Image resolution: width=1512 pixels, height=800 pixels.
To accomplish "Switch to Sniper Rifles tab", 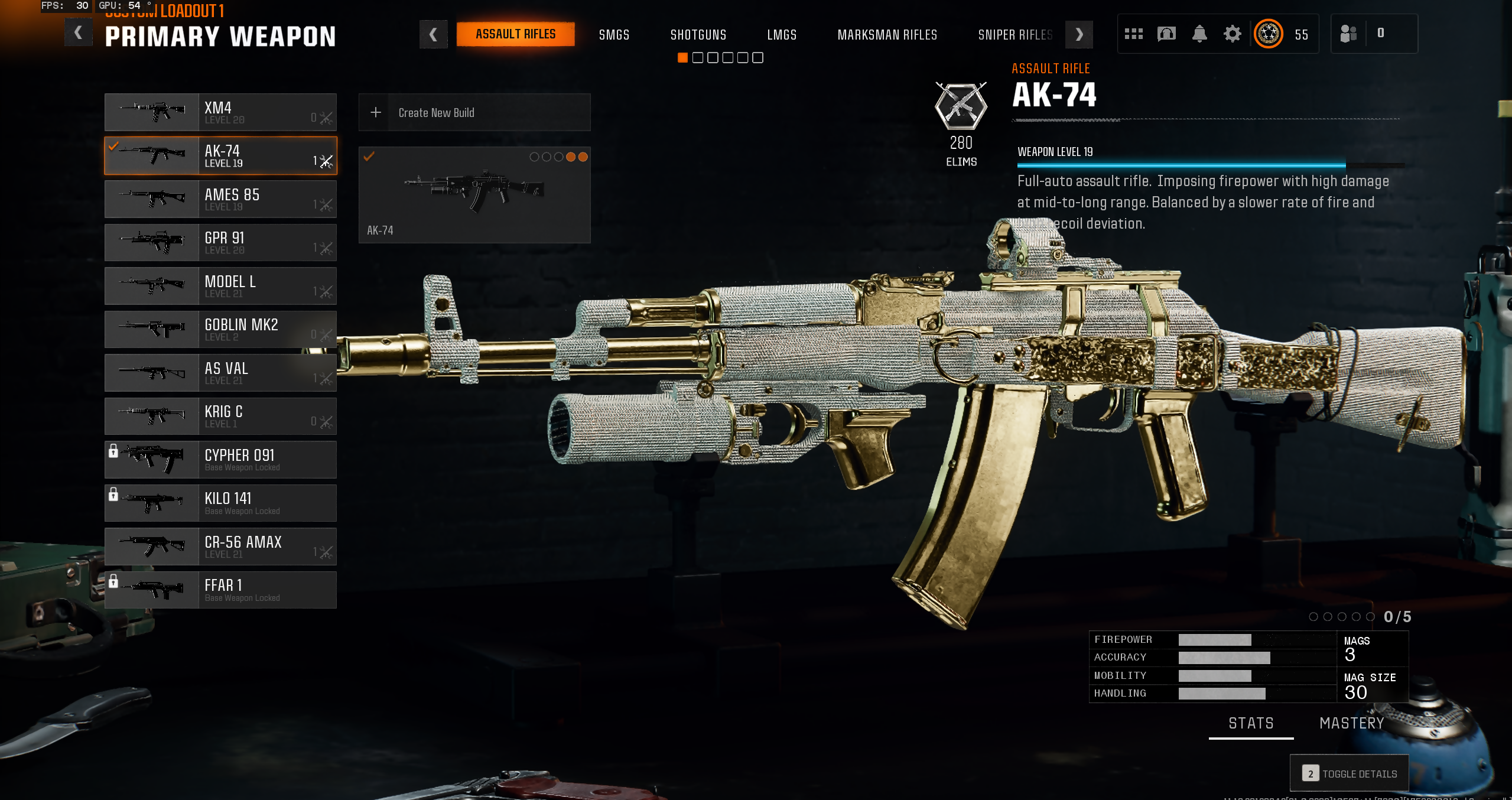I will pos(1014,35).
